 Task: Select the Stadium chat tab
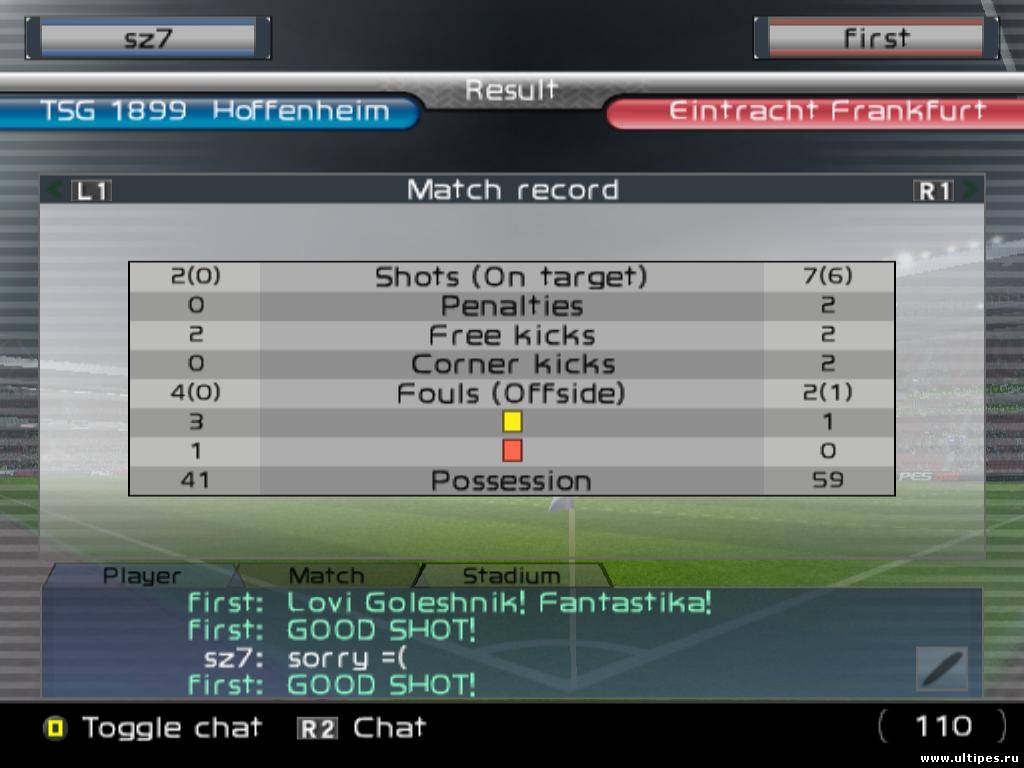click(x=510, y=576)
